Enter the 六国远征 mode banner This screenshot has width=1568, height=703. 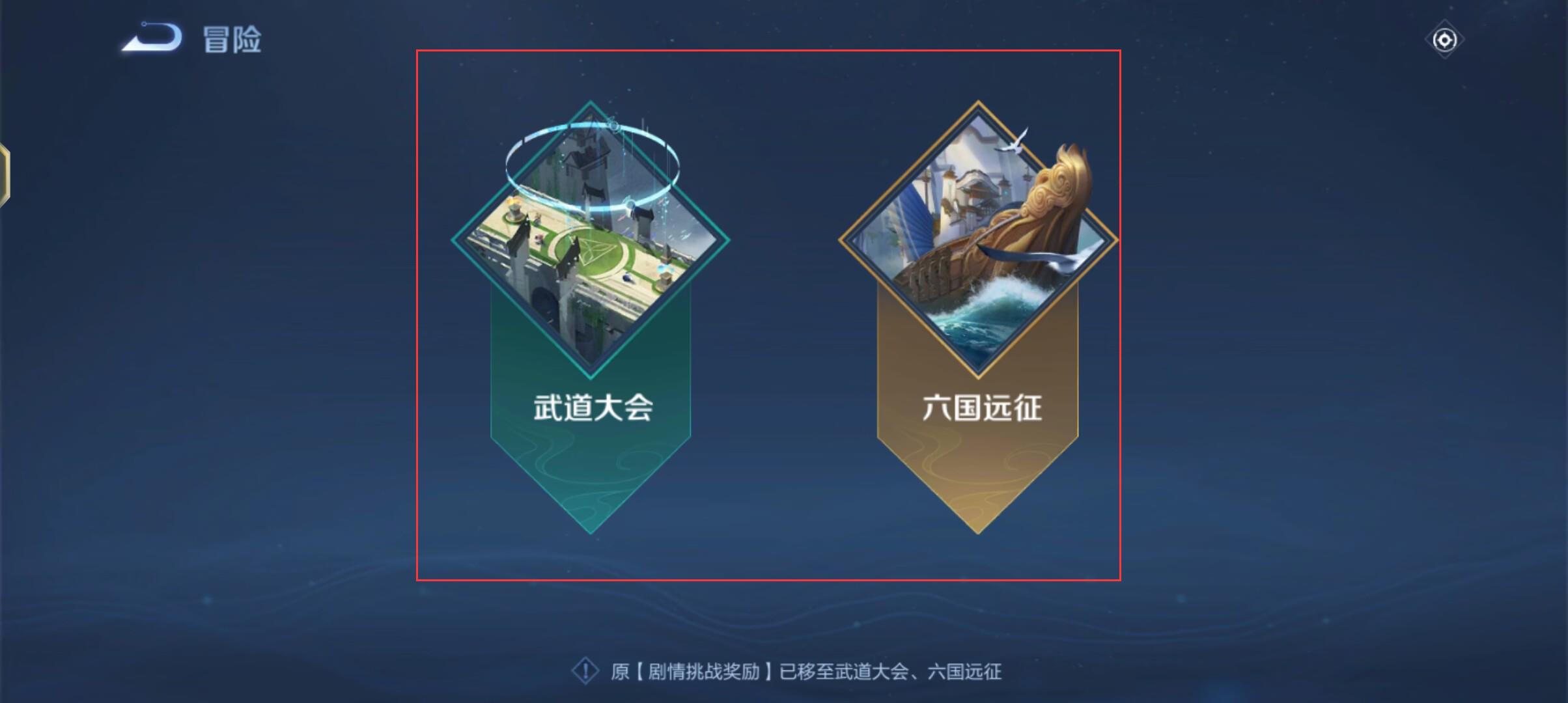pos(979,325)
